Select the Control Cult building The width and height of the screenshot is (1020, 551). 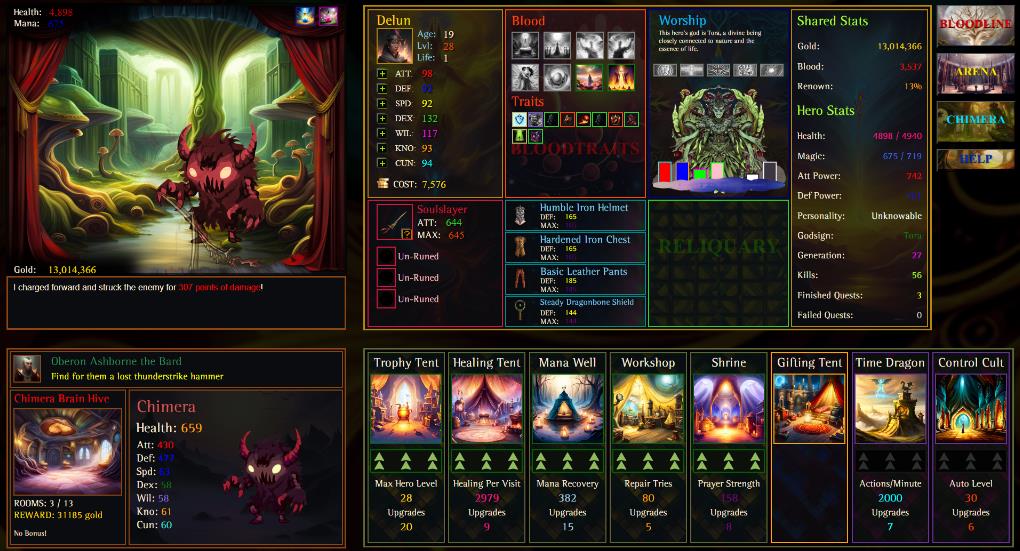(x=970, y=408)
